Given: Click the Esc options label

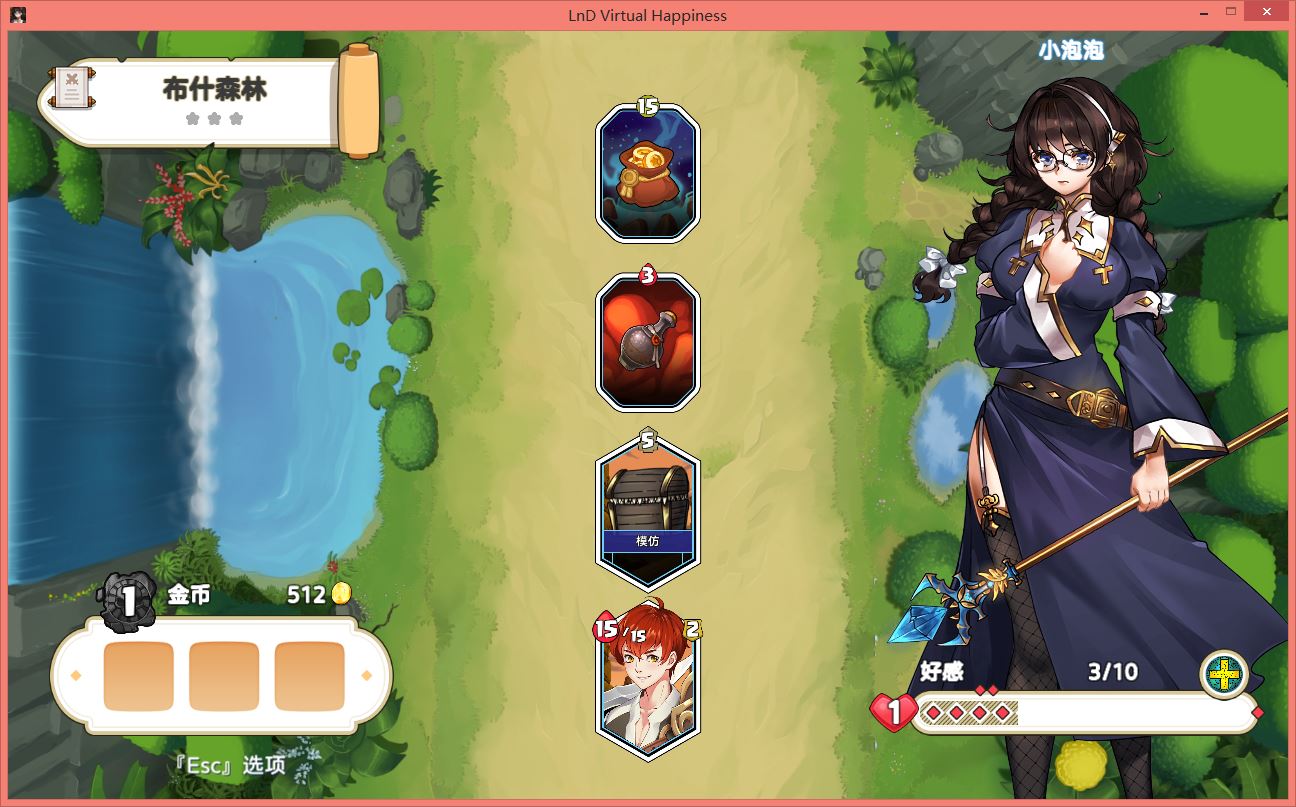Looking at the screenshot, I should (x=229, y=766).
